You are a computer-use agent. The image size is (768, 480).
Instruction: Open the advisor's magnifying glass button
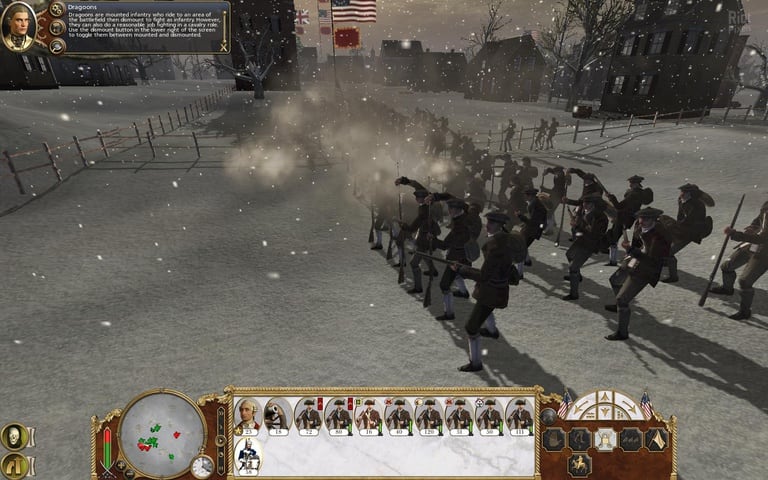tap(57, 45)
